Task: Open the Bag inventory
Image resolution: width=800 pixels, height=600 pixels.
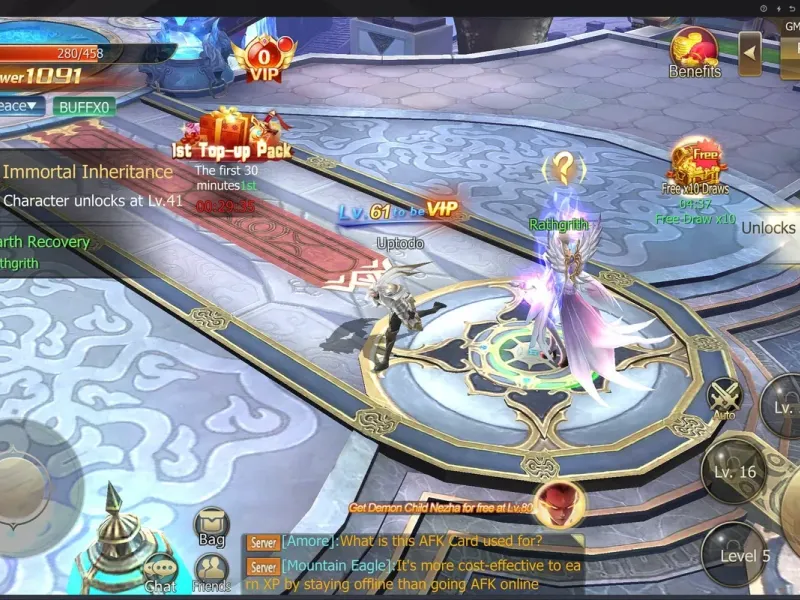Action: click(211, 525)
